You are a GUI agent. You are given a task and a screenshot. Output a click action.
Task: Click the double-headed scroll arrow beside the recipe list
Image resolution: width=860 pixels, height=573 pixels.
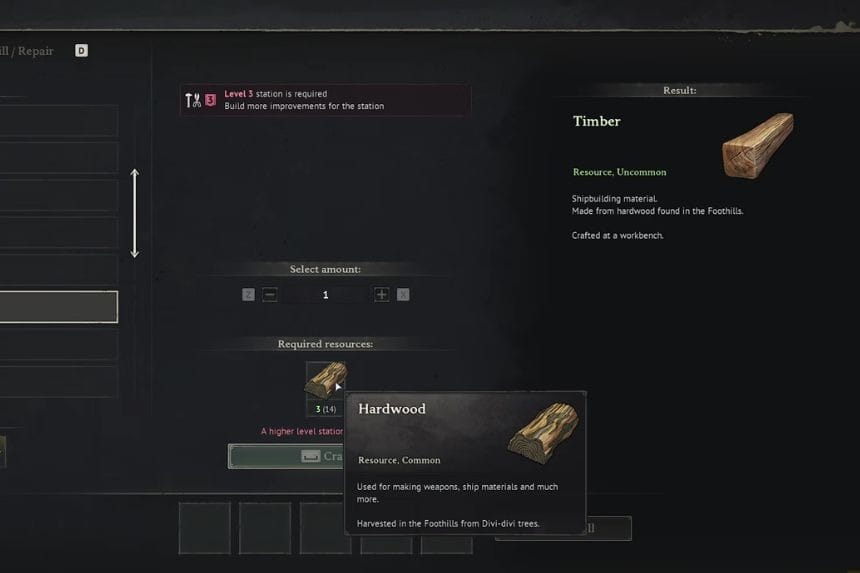pyautogui.click(x=135, y=213)
